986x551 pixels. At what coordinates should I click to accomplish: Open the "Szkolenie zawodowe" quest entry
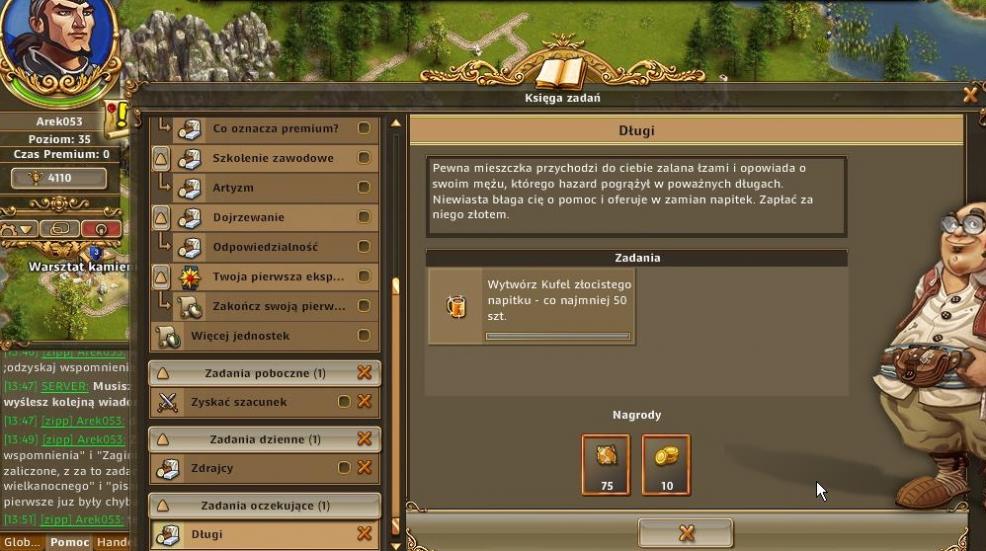(273, 158)
